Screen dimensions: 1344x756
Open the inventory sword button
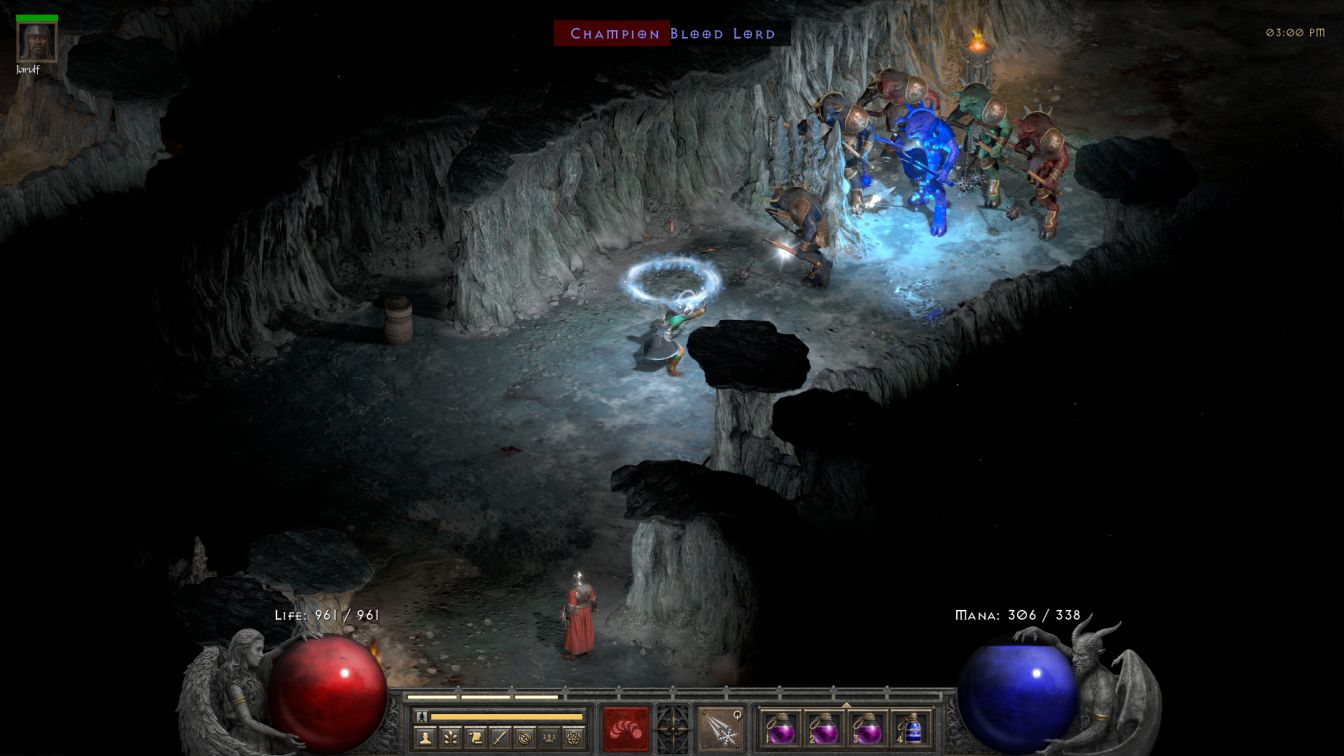(x=500, y=738)
